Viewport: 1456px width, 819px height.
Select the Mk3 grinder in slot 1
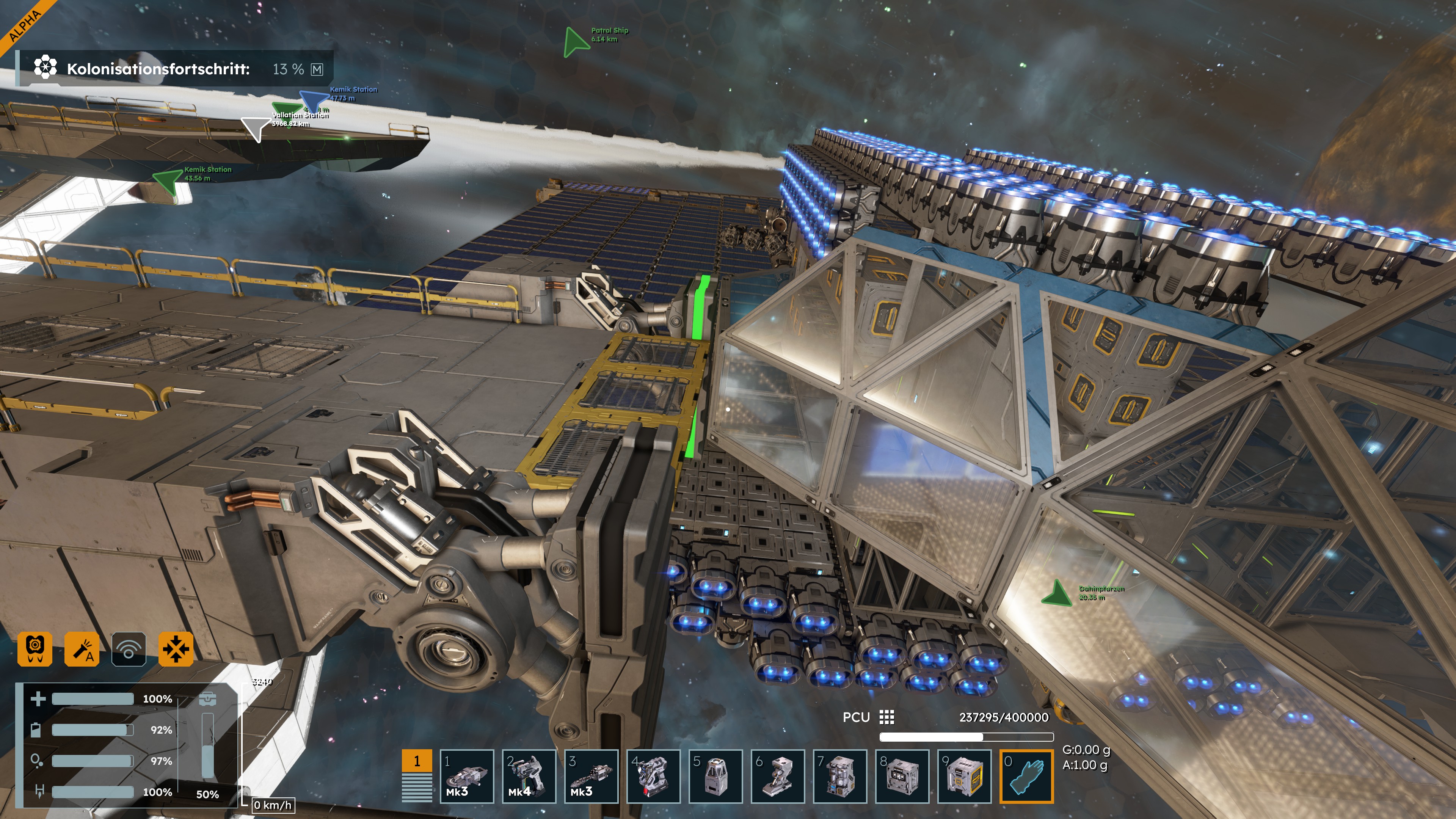click(466, 775)
